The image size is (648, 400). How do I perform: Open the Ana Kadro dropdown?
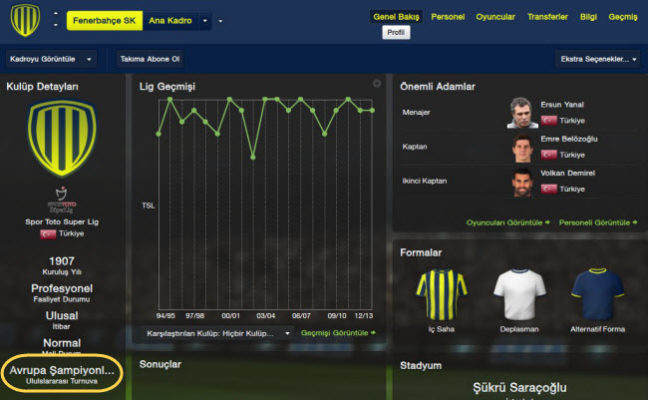click(x=178, y=20)
